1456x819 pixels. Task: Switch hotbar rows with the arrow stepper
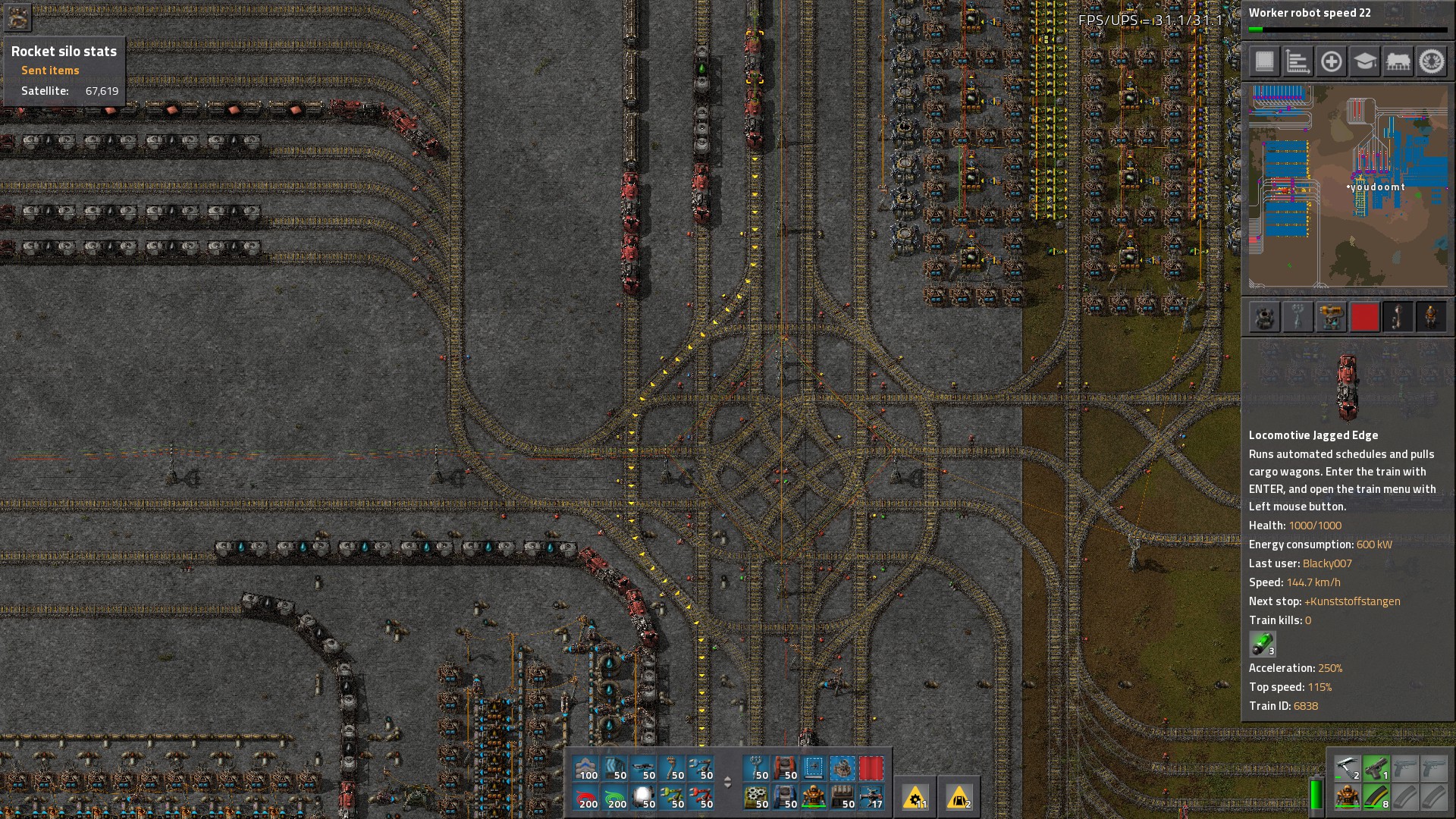[x=727, y=783]
